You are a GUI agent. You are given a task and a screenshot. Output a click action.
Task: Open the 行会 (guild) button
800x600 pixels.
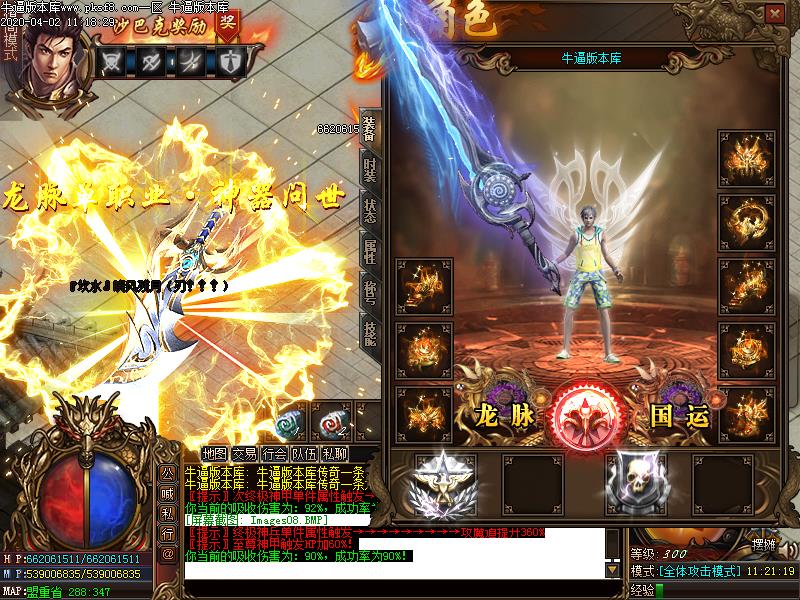[x=276, y=453]
